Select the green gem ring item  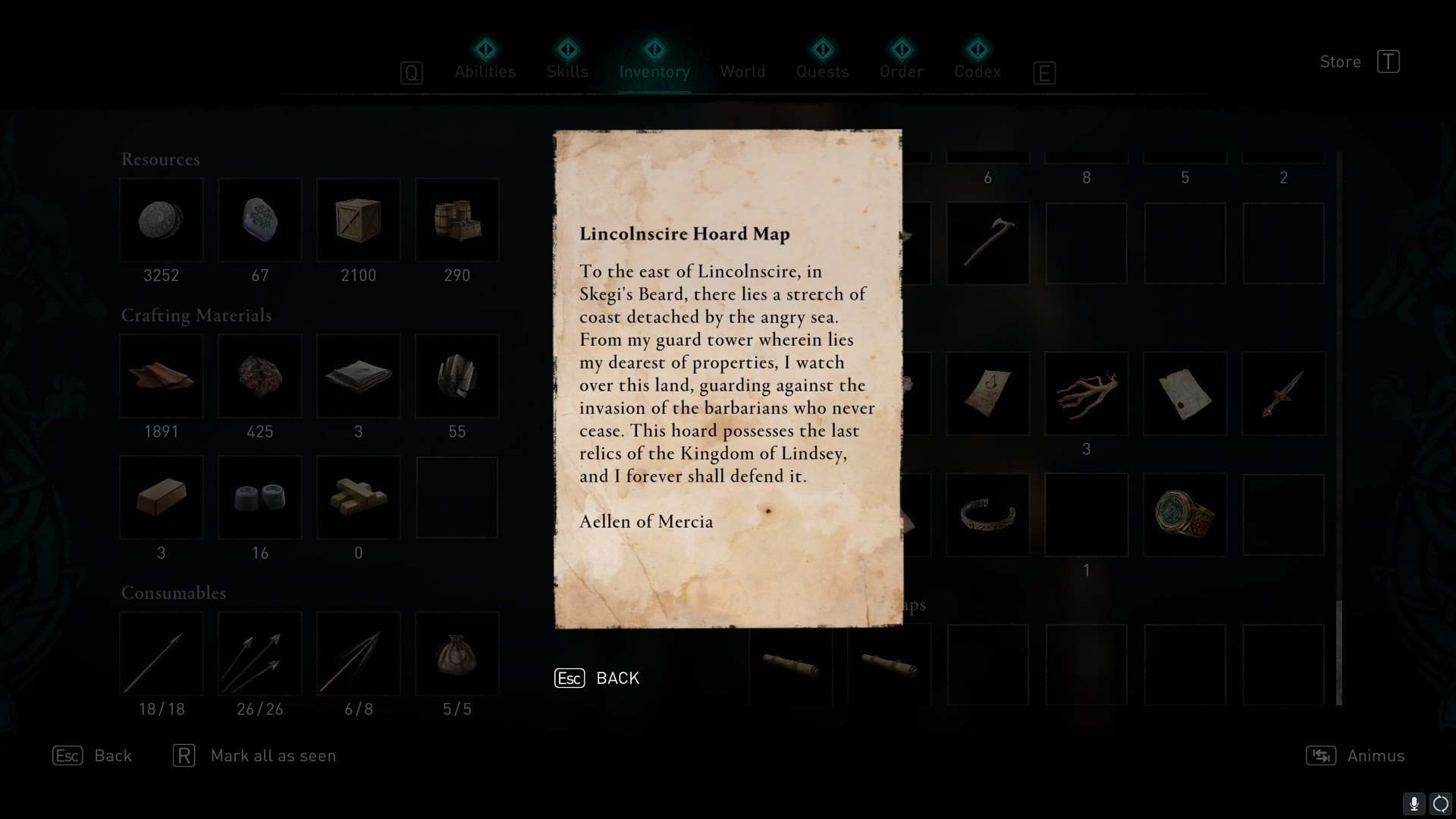(x=1185, y=515)
